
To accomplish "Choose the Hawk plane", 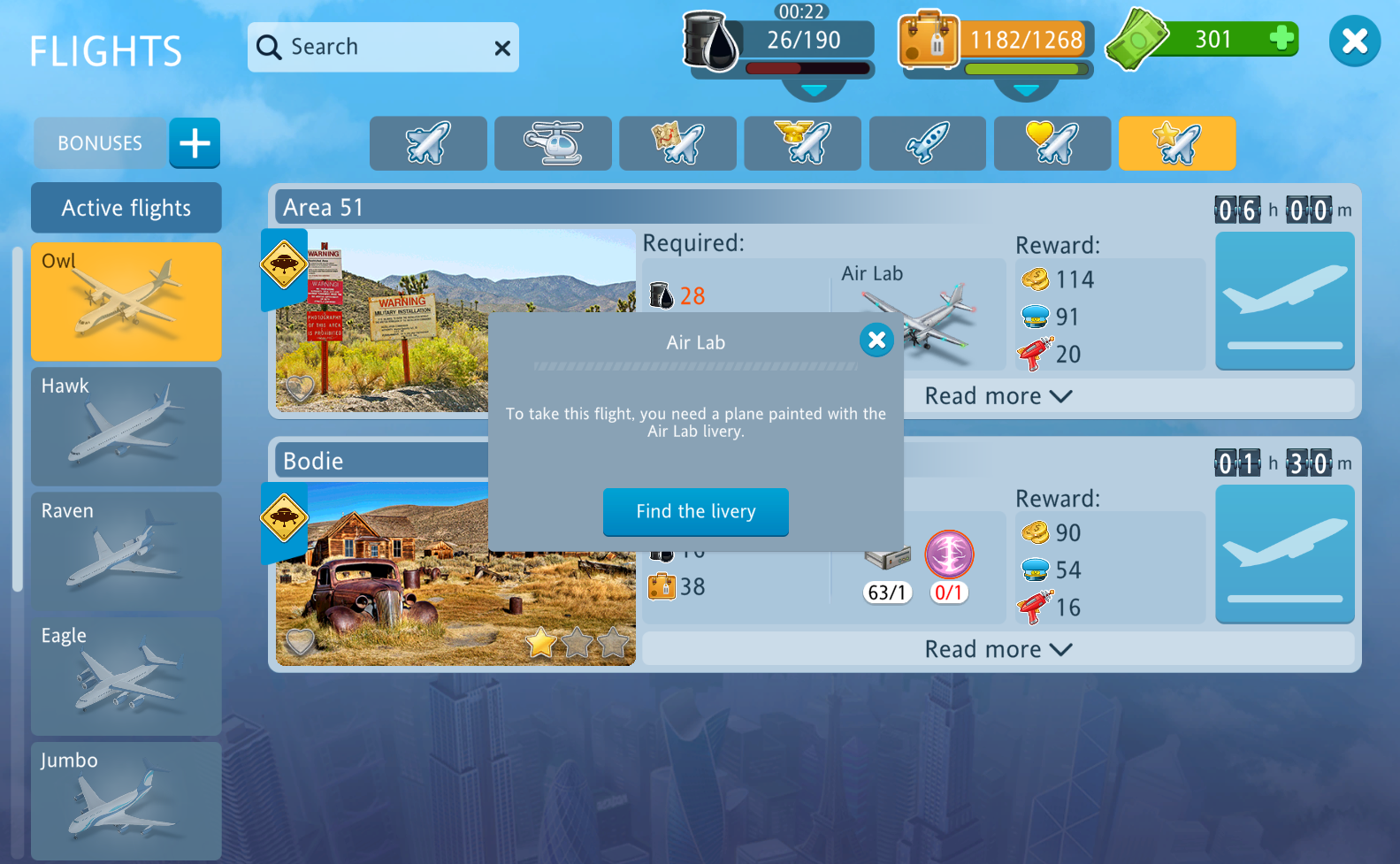I will tap(126, 426).
